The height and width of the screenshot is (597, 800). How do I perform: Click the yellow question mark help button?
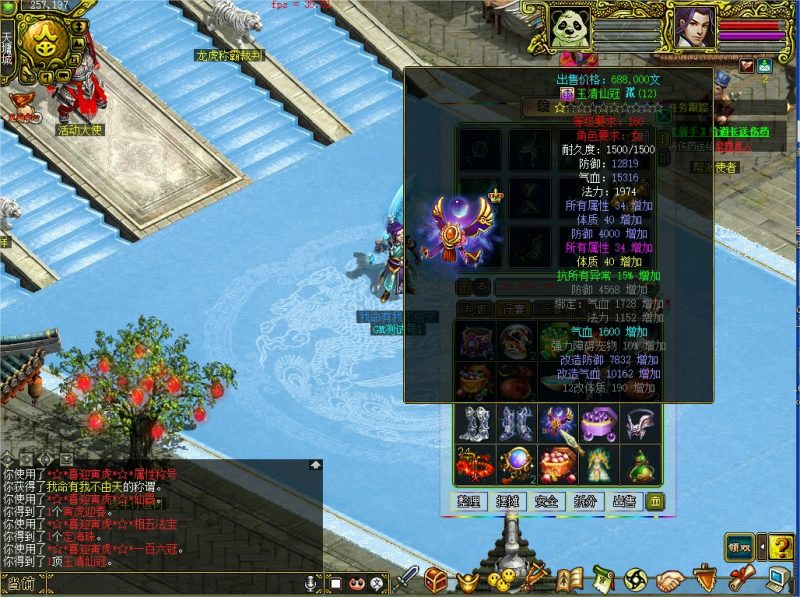tap(782, 547)
